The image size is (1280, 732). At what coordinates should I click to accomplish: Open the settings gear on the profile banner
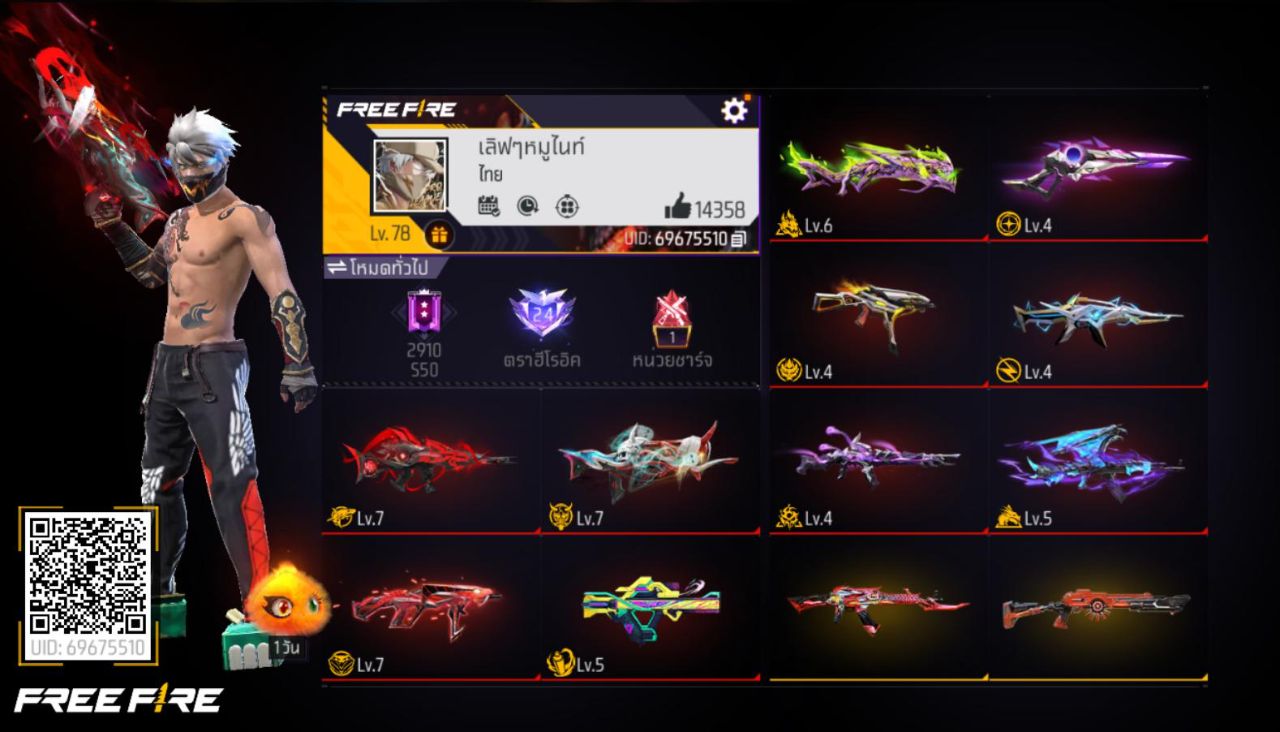735,111
